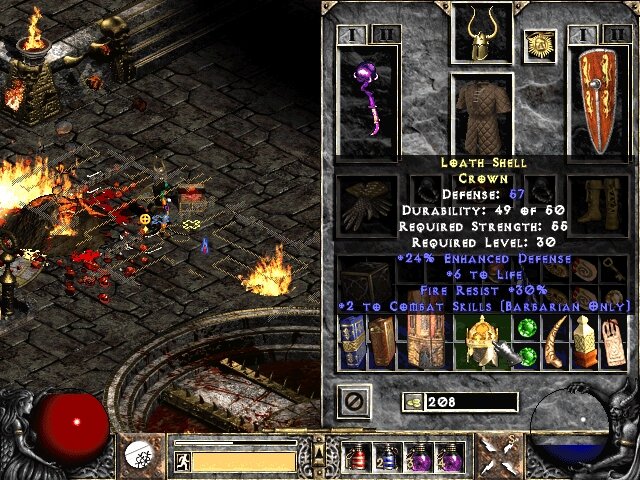Use the blue mana potion in belt
640x480 pixels.
tap(386, 457)
